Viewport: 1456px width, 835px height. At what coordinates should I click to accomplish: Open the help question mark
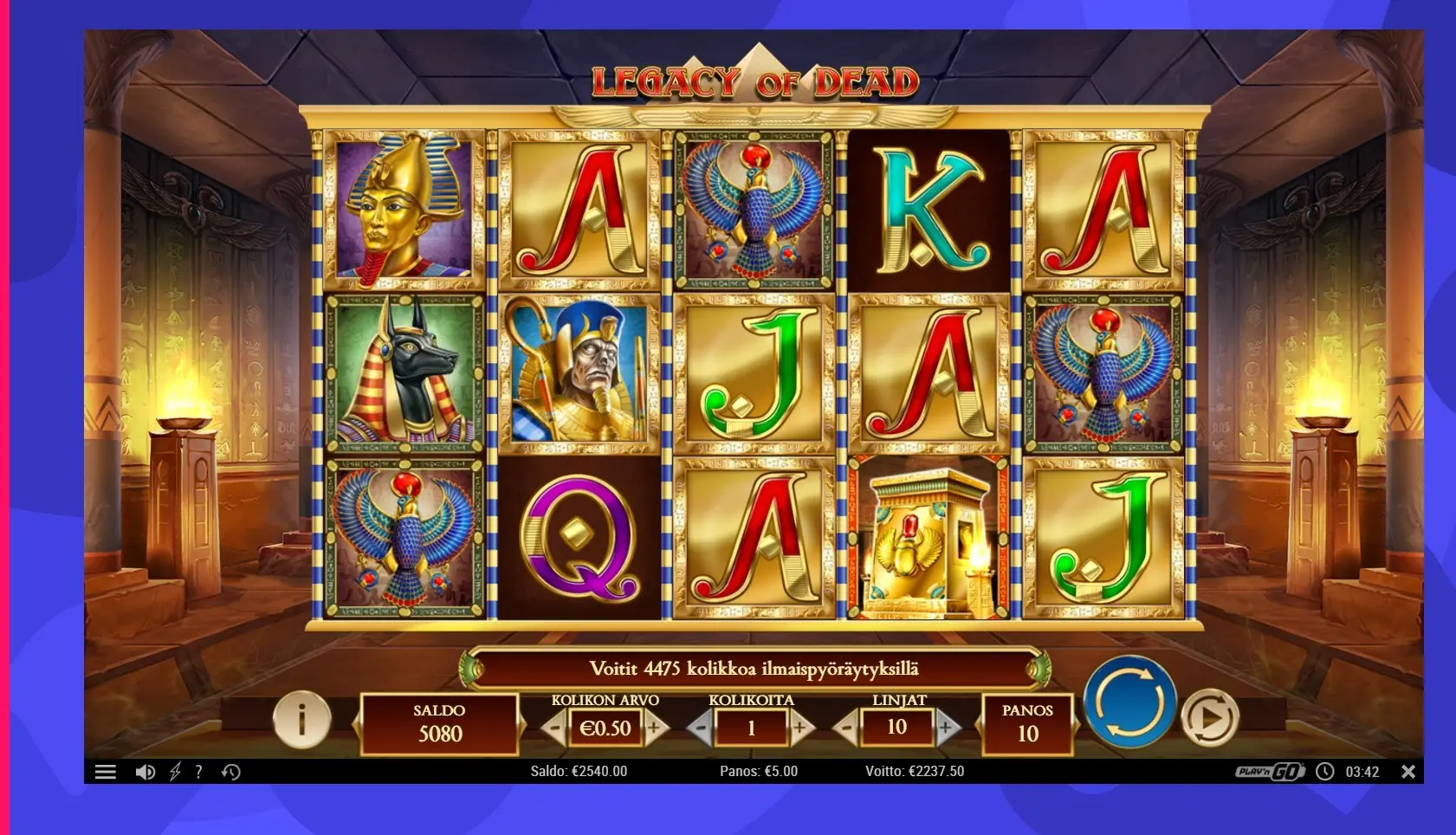199,772
